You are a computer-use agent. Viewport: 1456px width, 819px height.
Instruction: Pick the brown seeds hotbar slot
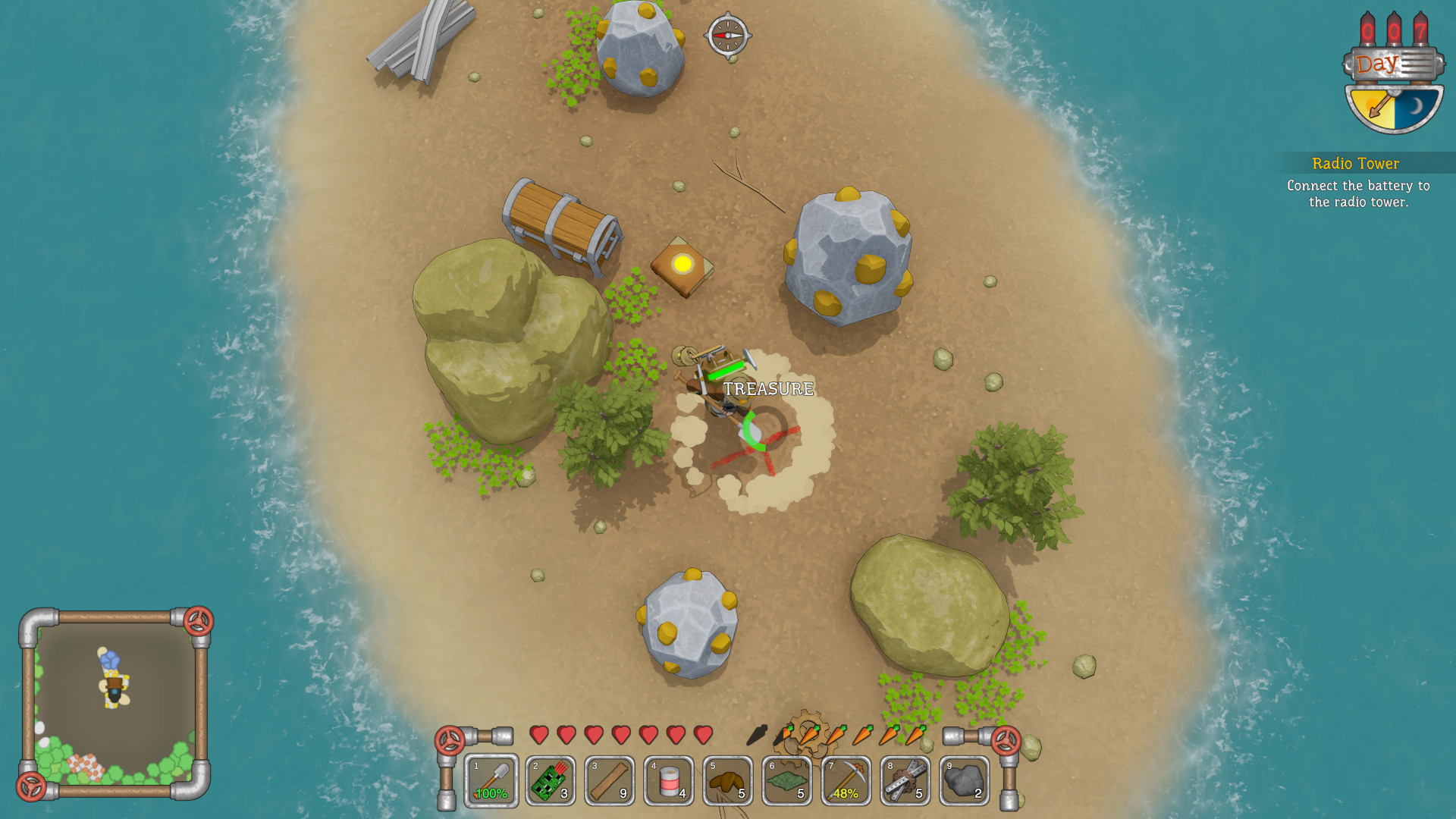coord(728,780)
